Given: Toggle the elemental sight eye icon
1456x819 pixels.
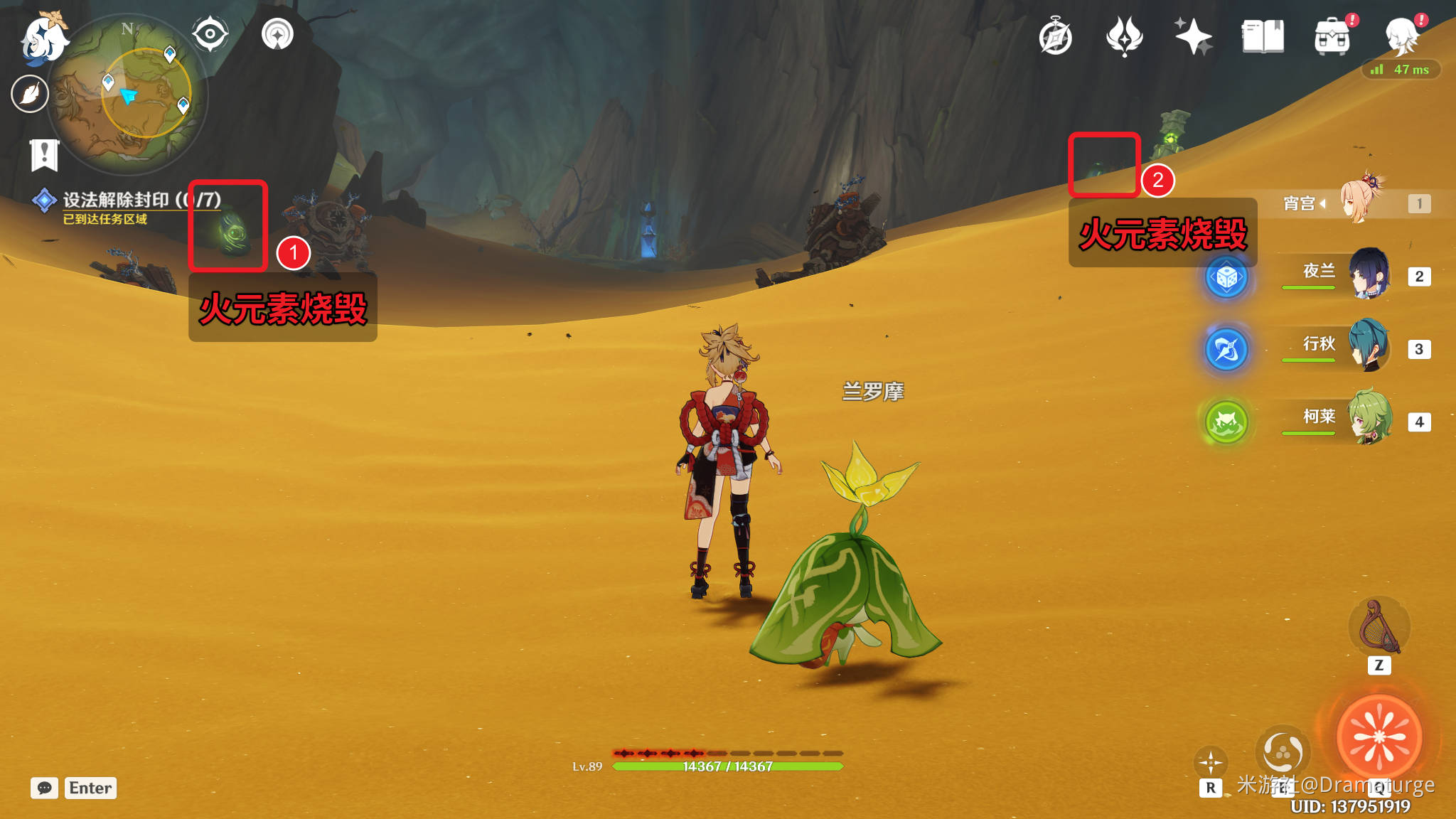Looking at the screenshot, I should coord(210,34).
